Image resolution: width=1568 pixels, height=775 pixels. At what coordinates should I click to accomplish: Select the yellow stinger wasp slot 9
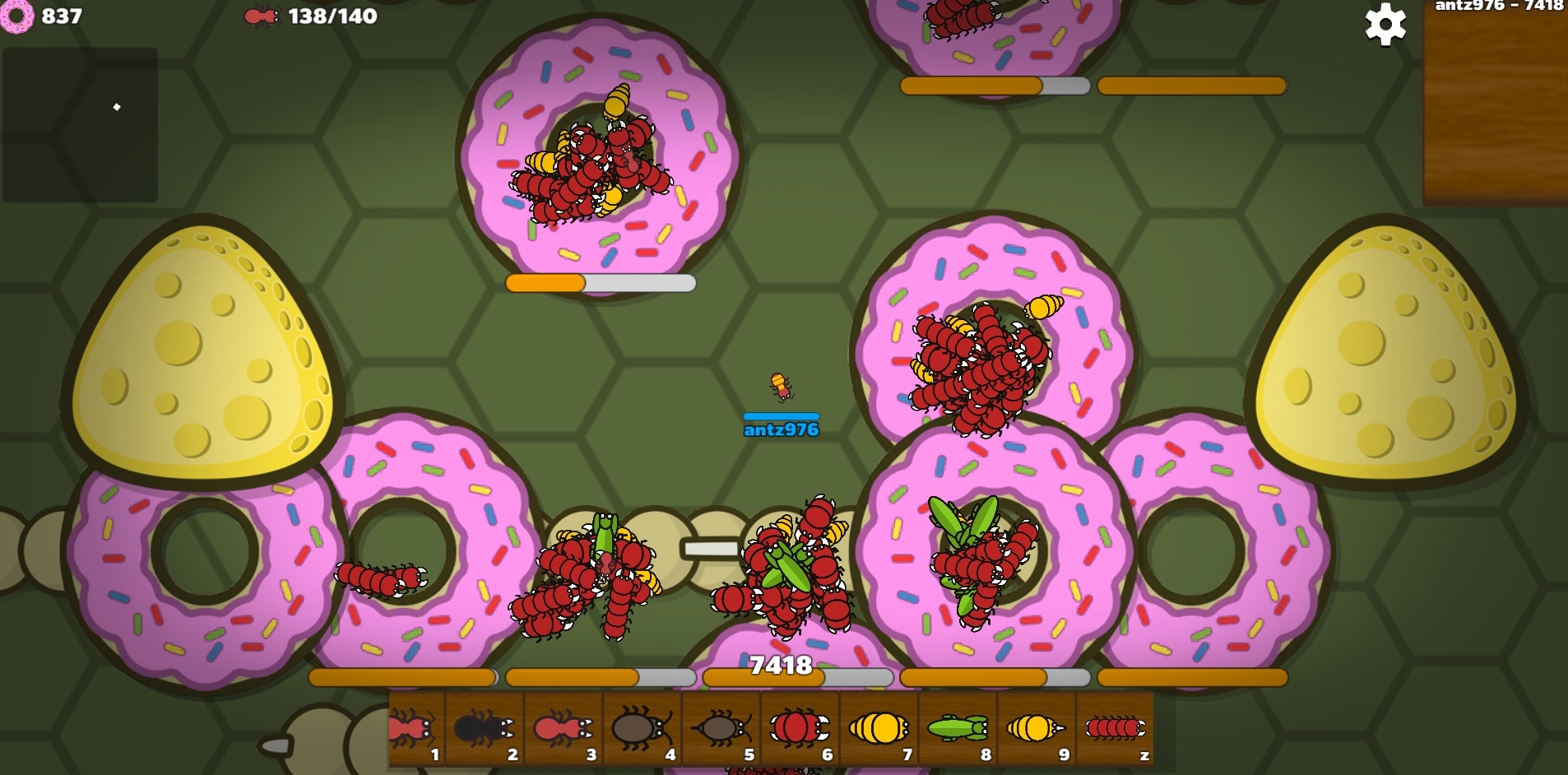(1036, 729)
